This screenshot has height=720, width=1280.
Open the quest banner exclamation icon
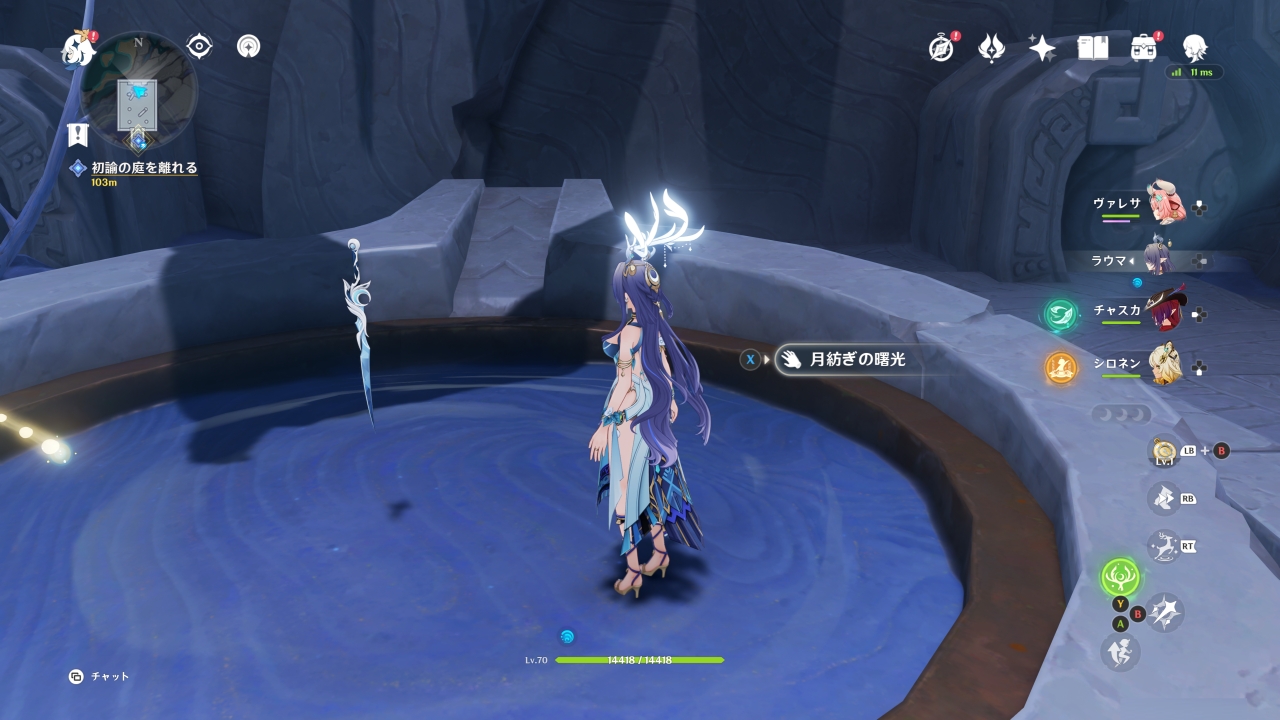point(78,134)
